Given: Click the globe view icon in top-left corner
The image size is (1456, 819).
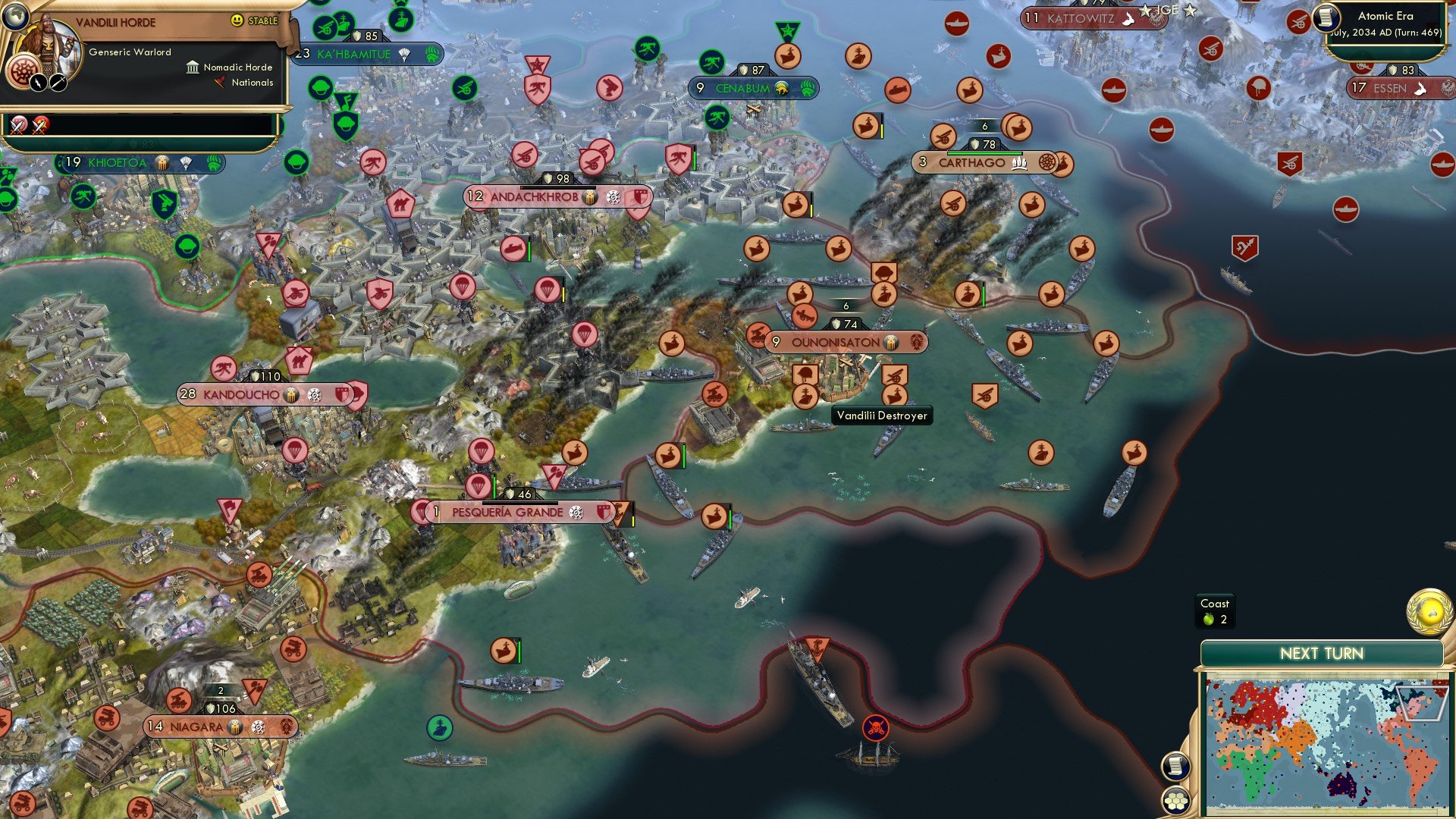Looking at the screenshot, I should tap(15, 17).
